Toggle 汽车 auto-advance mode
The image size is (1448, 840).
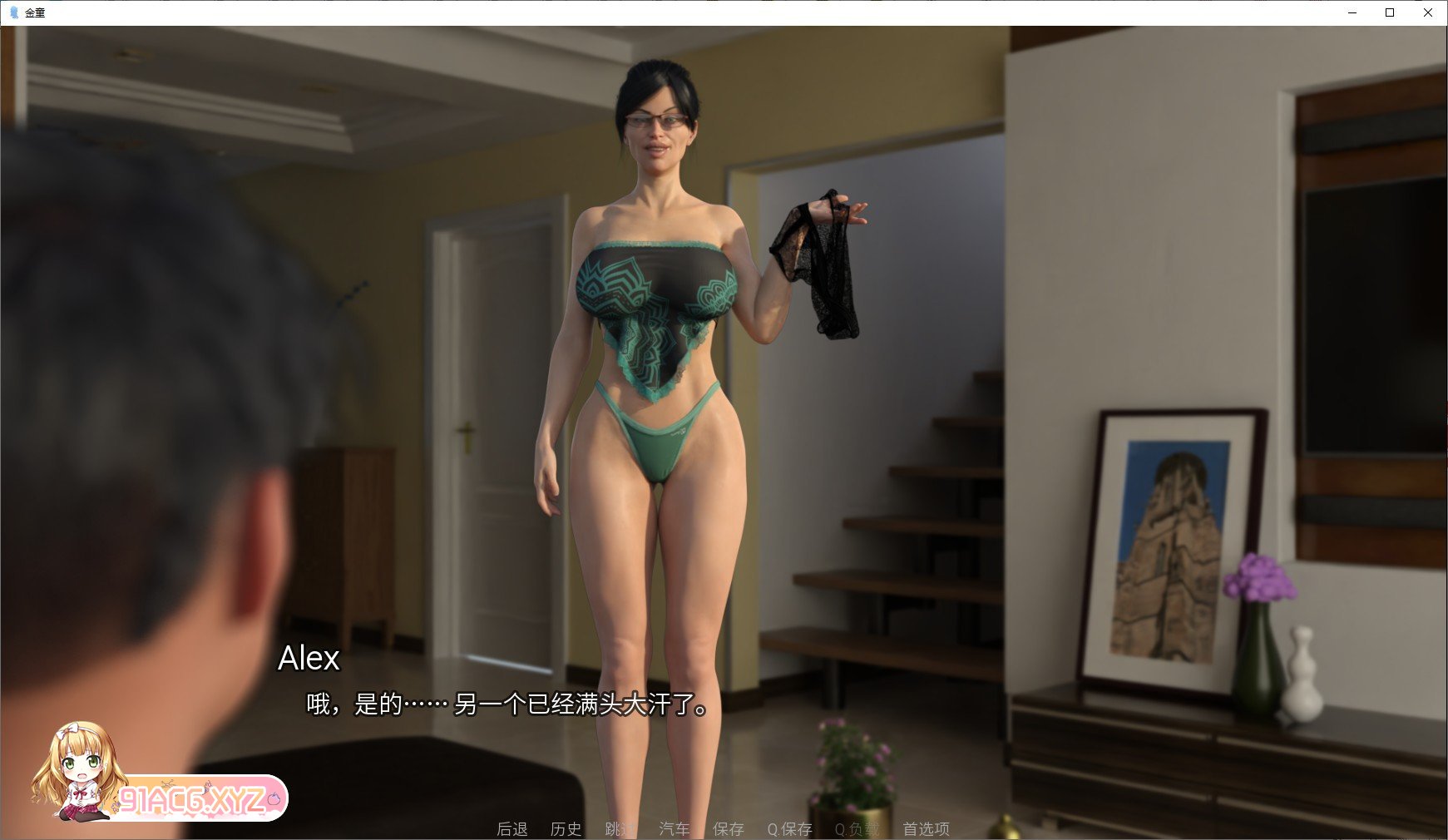(674, 828)
